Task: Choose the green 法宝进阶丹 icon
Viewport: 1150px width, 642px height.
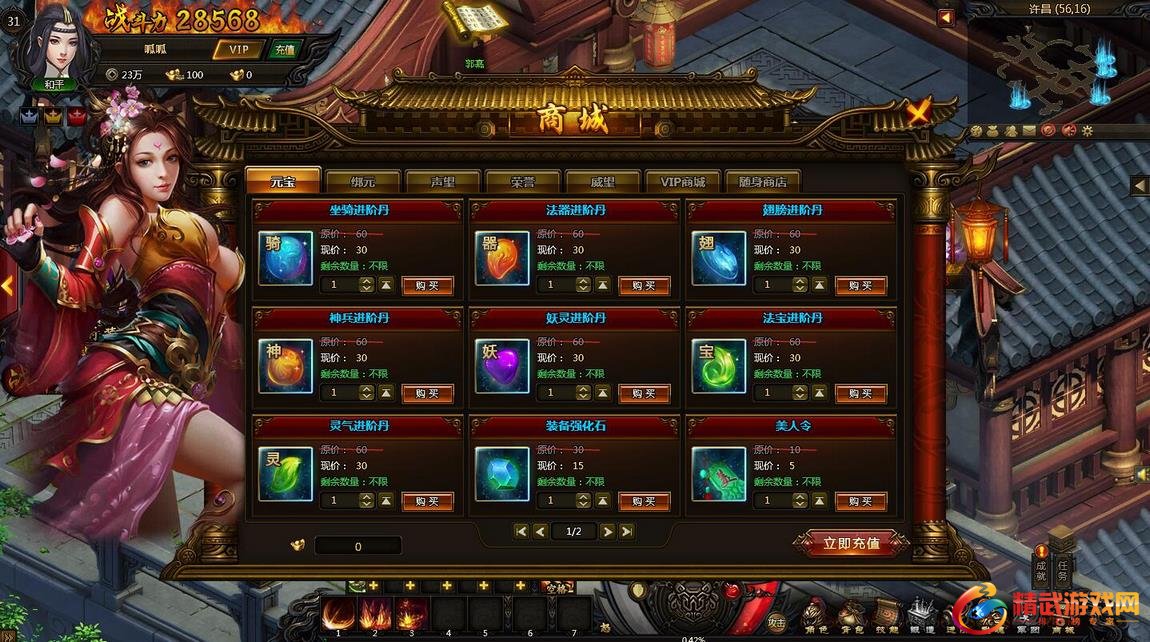Action: coord(719,366)
